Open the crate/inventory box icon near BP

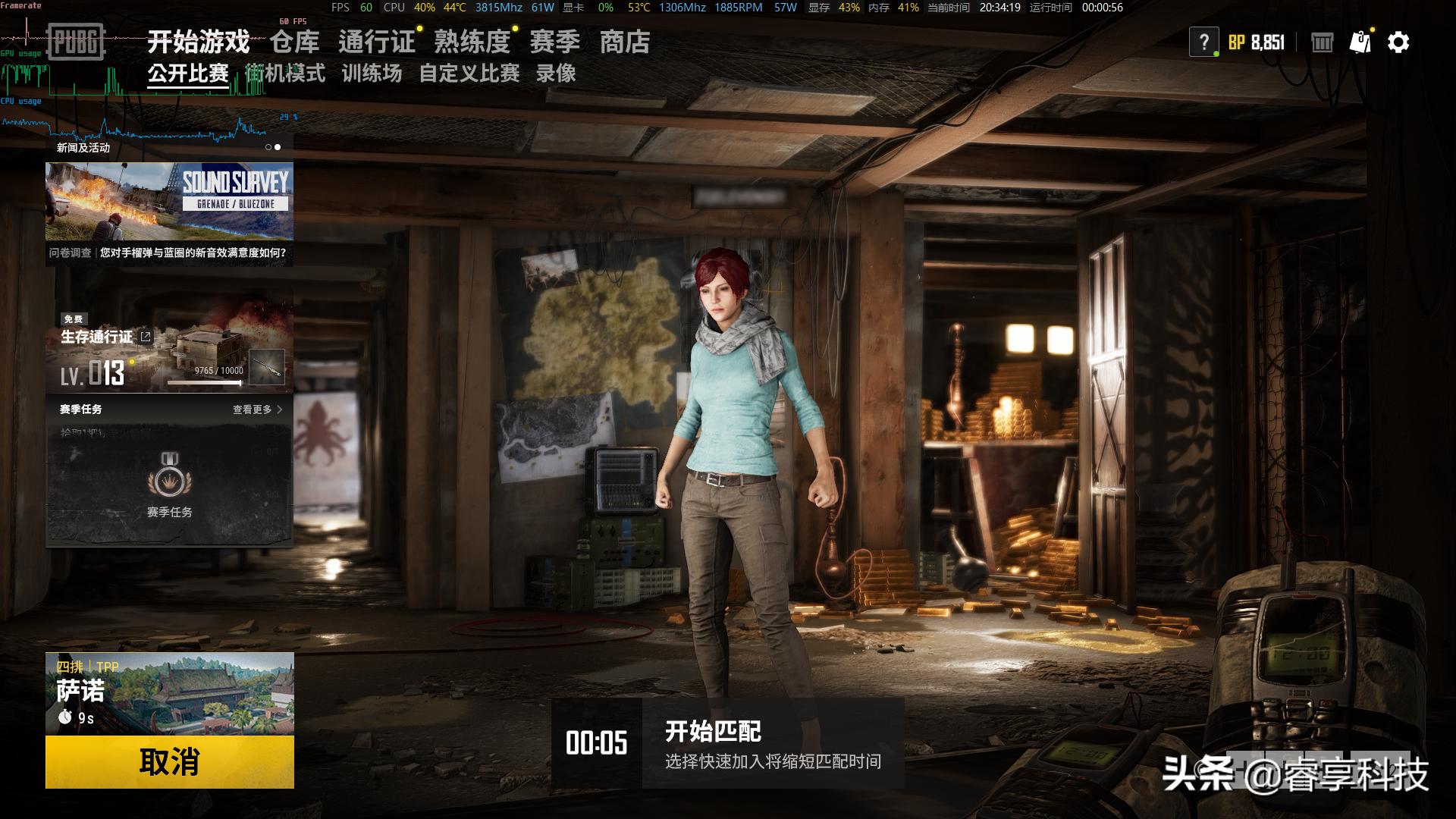point(1321,42)
